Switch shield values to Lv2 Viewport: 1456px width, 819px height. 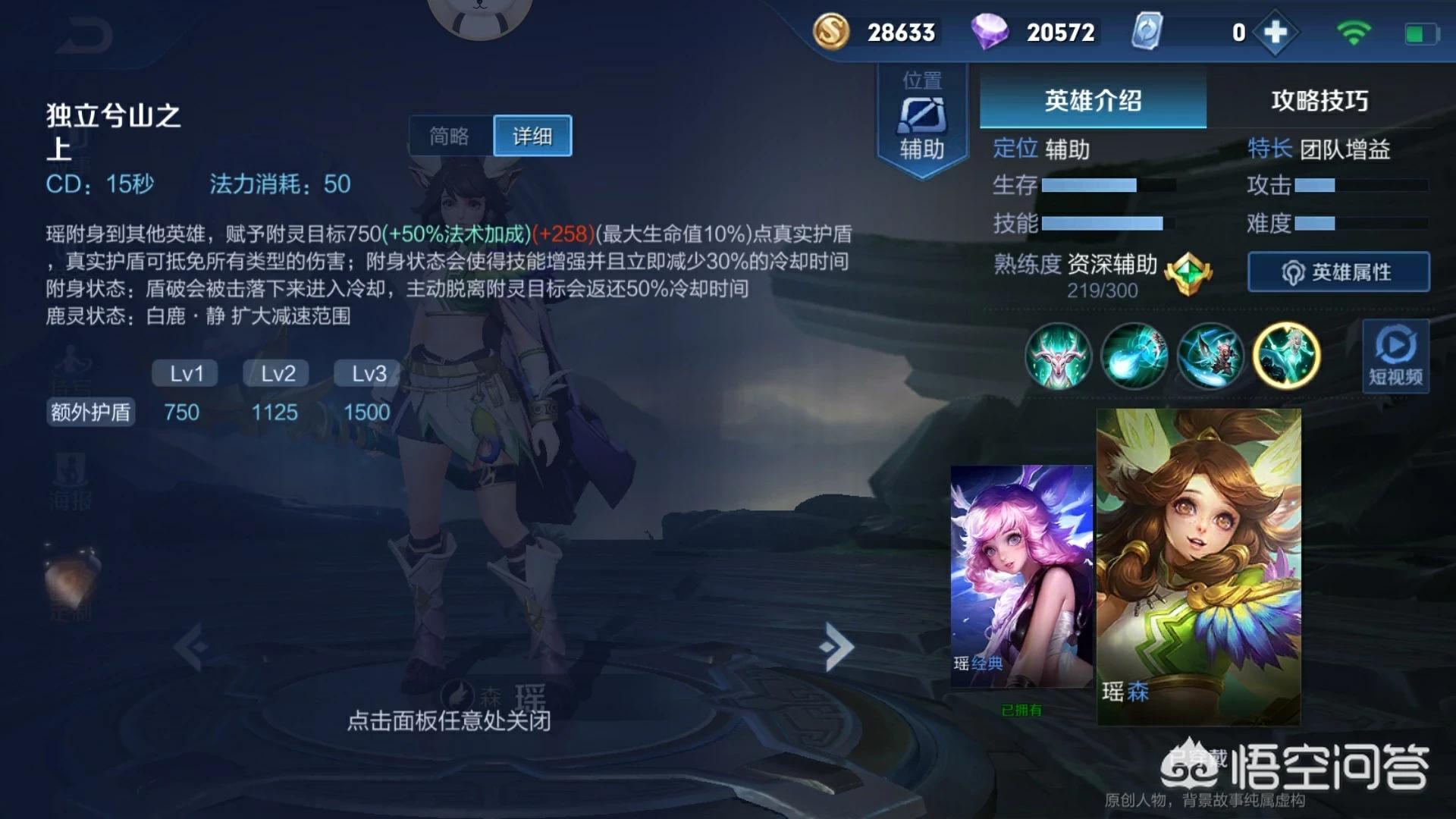[x=275, y=373]
